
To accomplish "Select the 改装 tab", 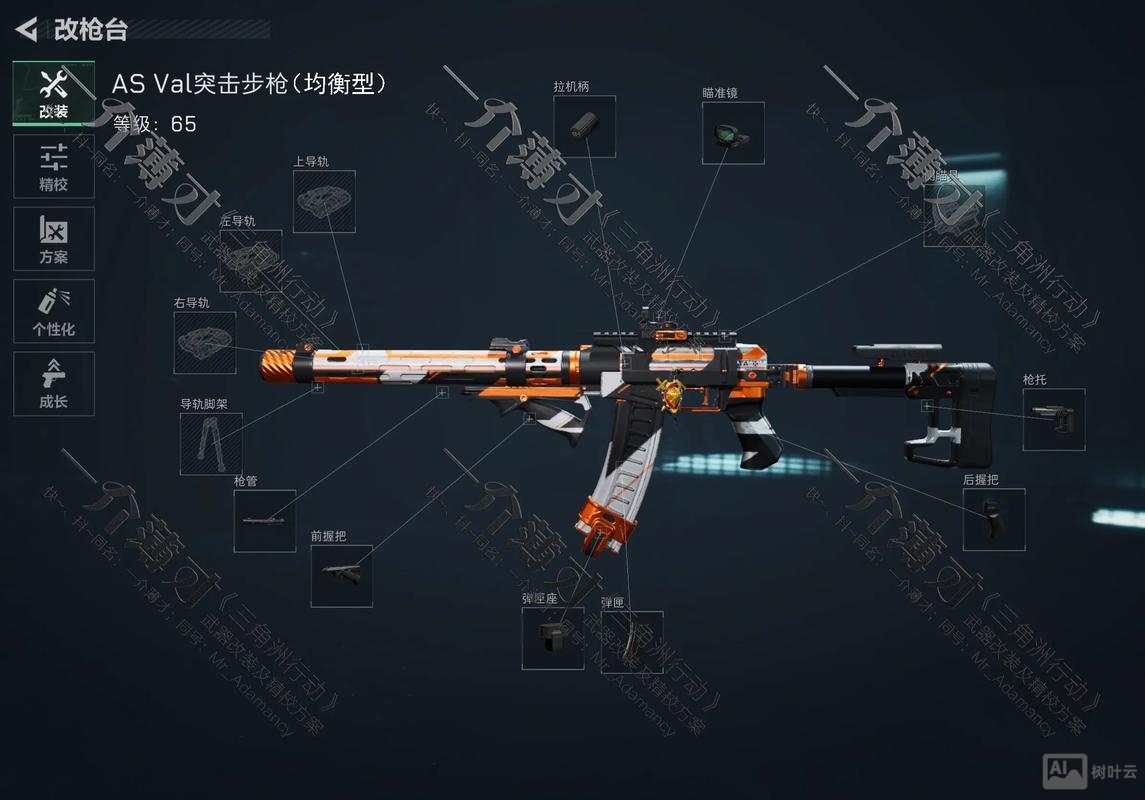I will 54,93.
